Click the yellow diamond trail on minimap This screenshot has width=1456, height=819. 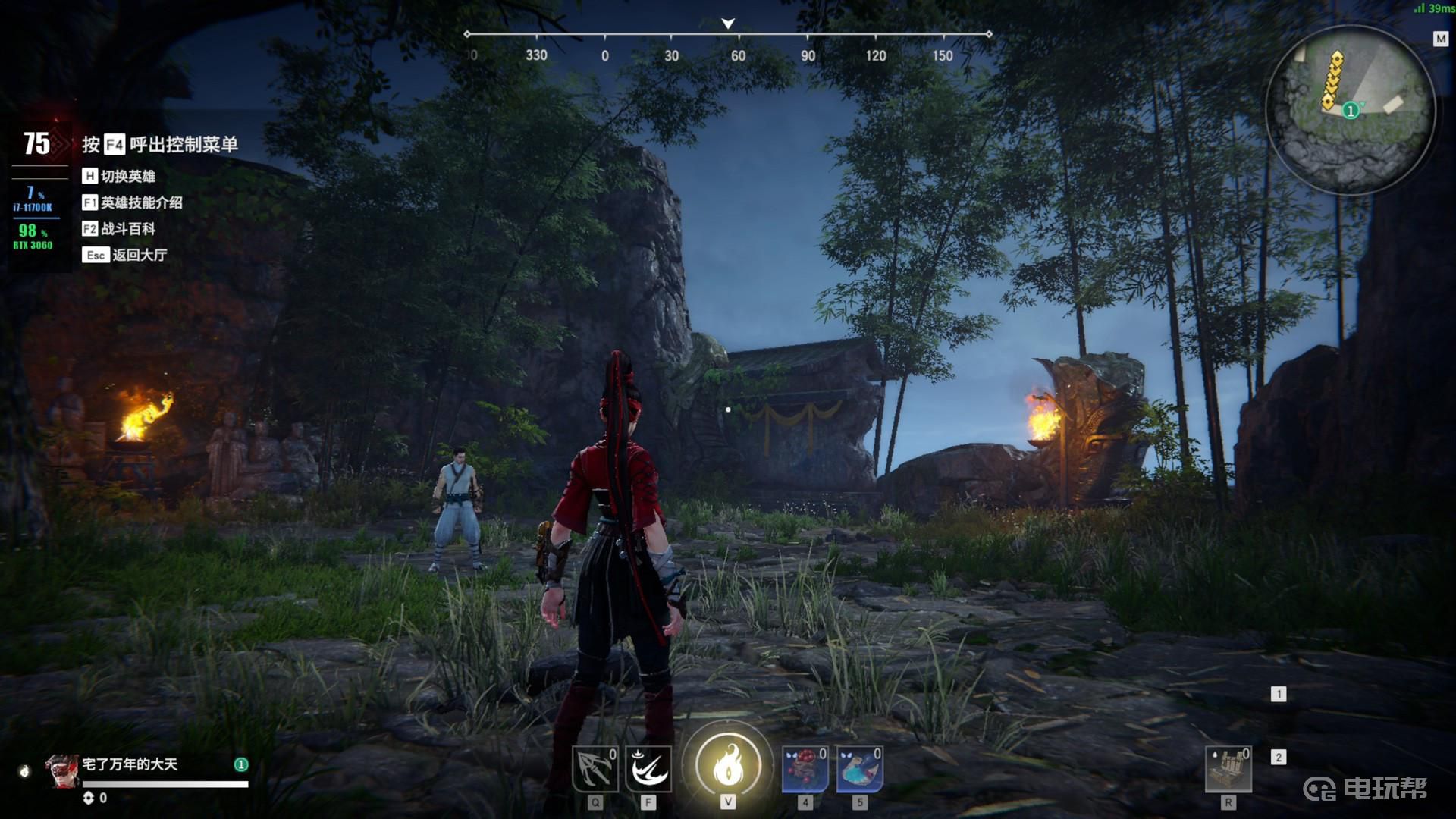1332,79
